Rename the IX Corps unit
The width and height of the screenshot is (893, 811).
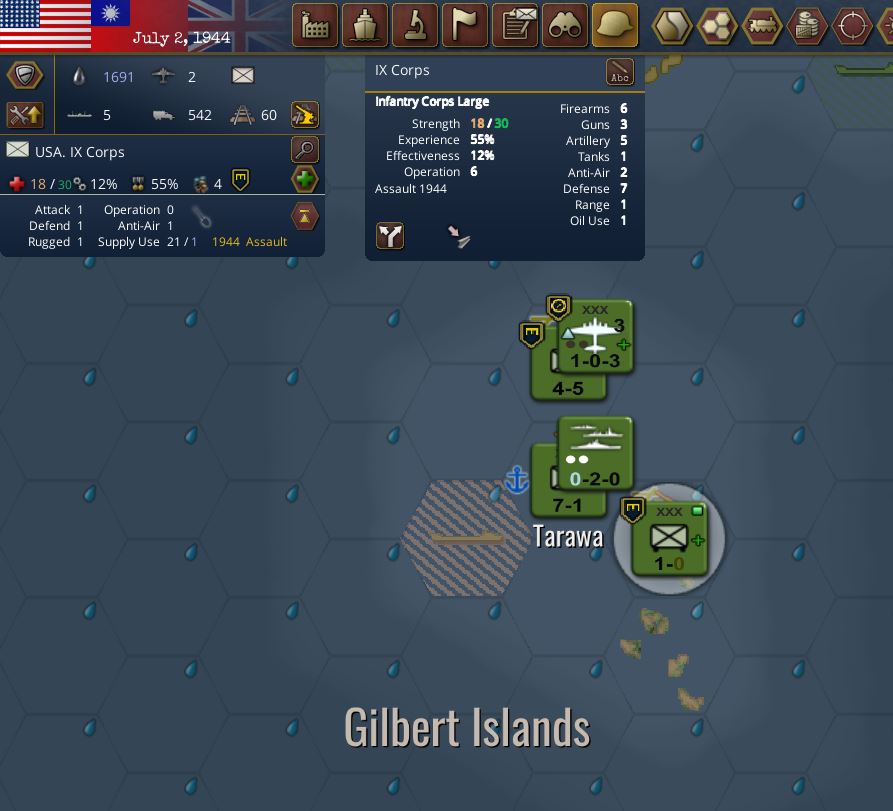click(620, 72)
